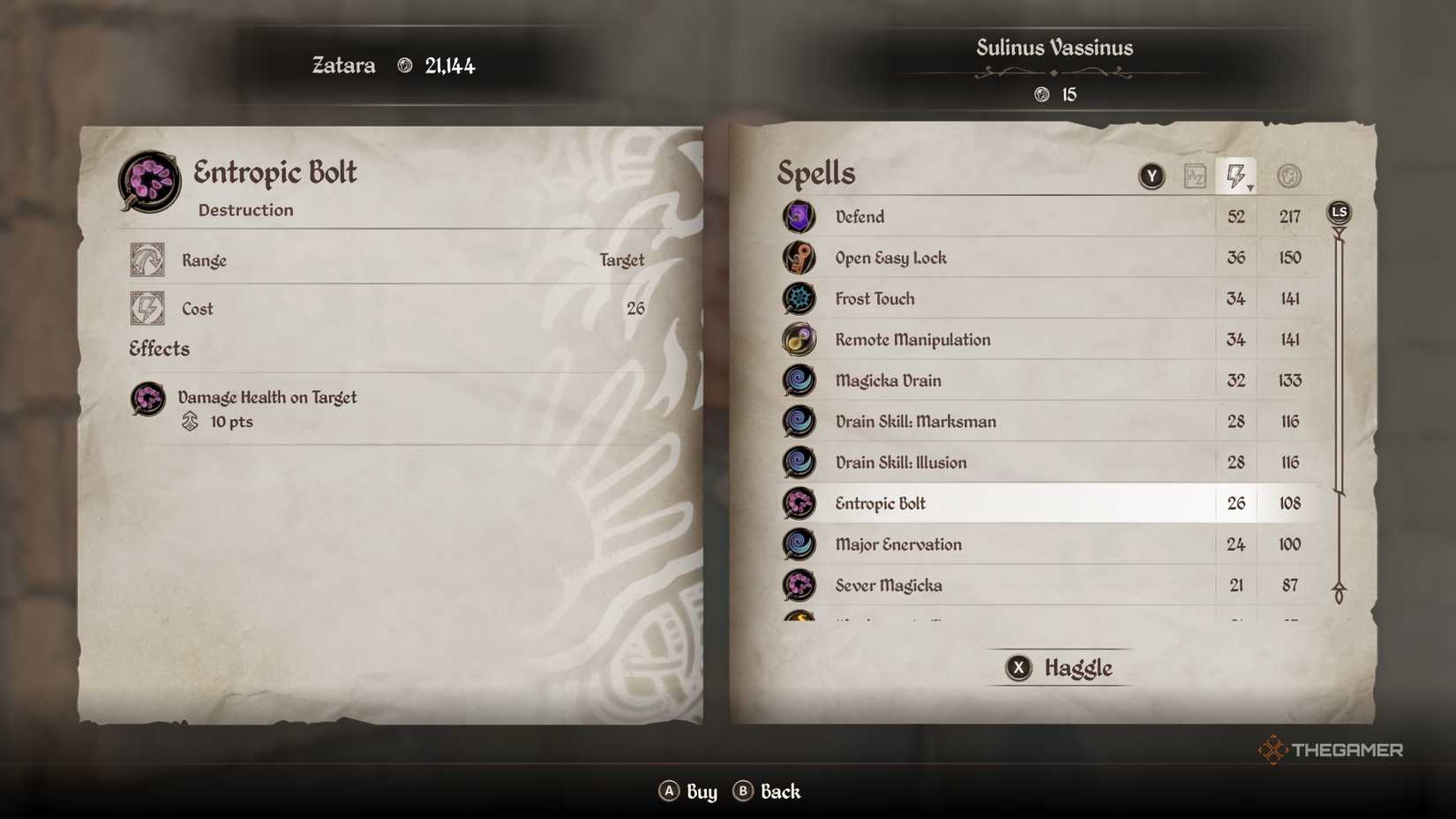
Task: Select the Drain Skill: Illusion entry
Action: [x=901, y=462]
